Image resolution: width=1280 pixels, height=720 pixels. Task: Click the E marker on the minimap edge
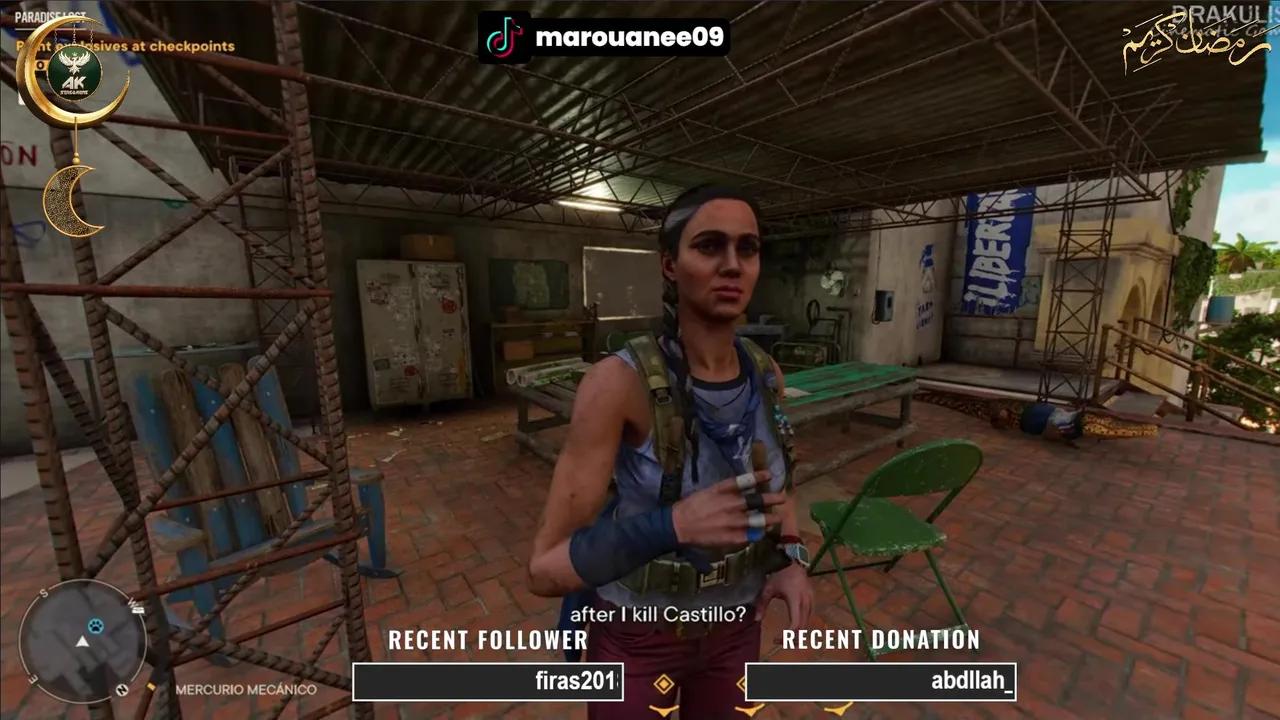tap(32, 678)
